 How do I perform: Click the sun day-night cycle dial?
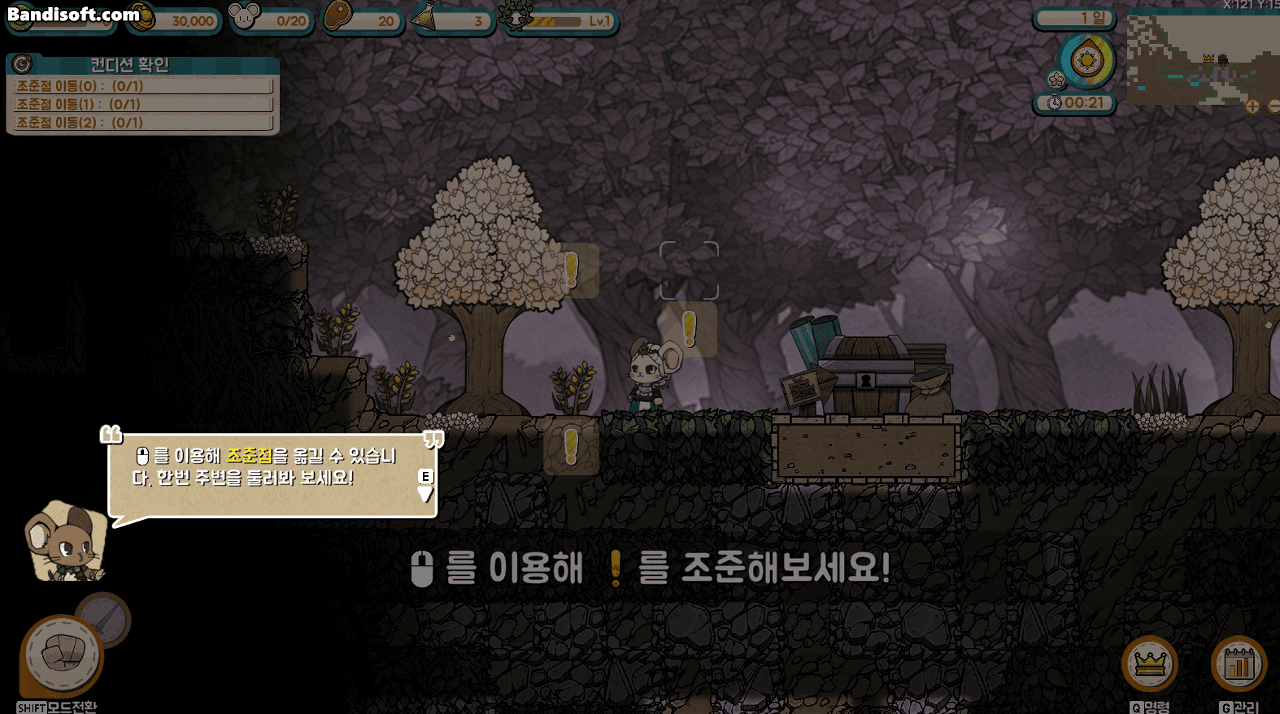click(x=1085, y=60)
